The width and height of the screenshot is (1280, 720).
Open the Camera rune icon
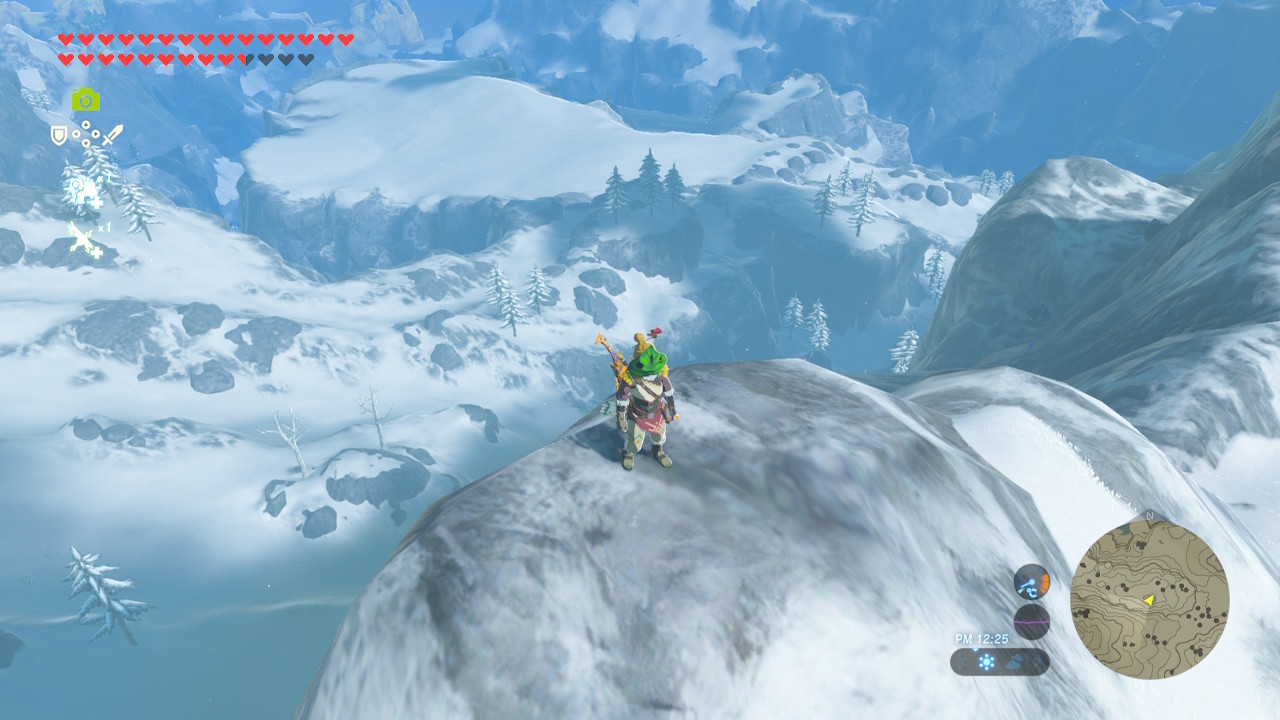[85, 99]
